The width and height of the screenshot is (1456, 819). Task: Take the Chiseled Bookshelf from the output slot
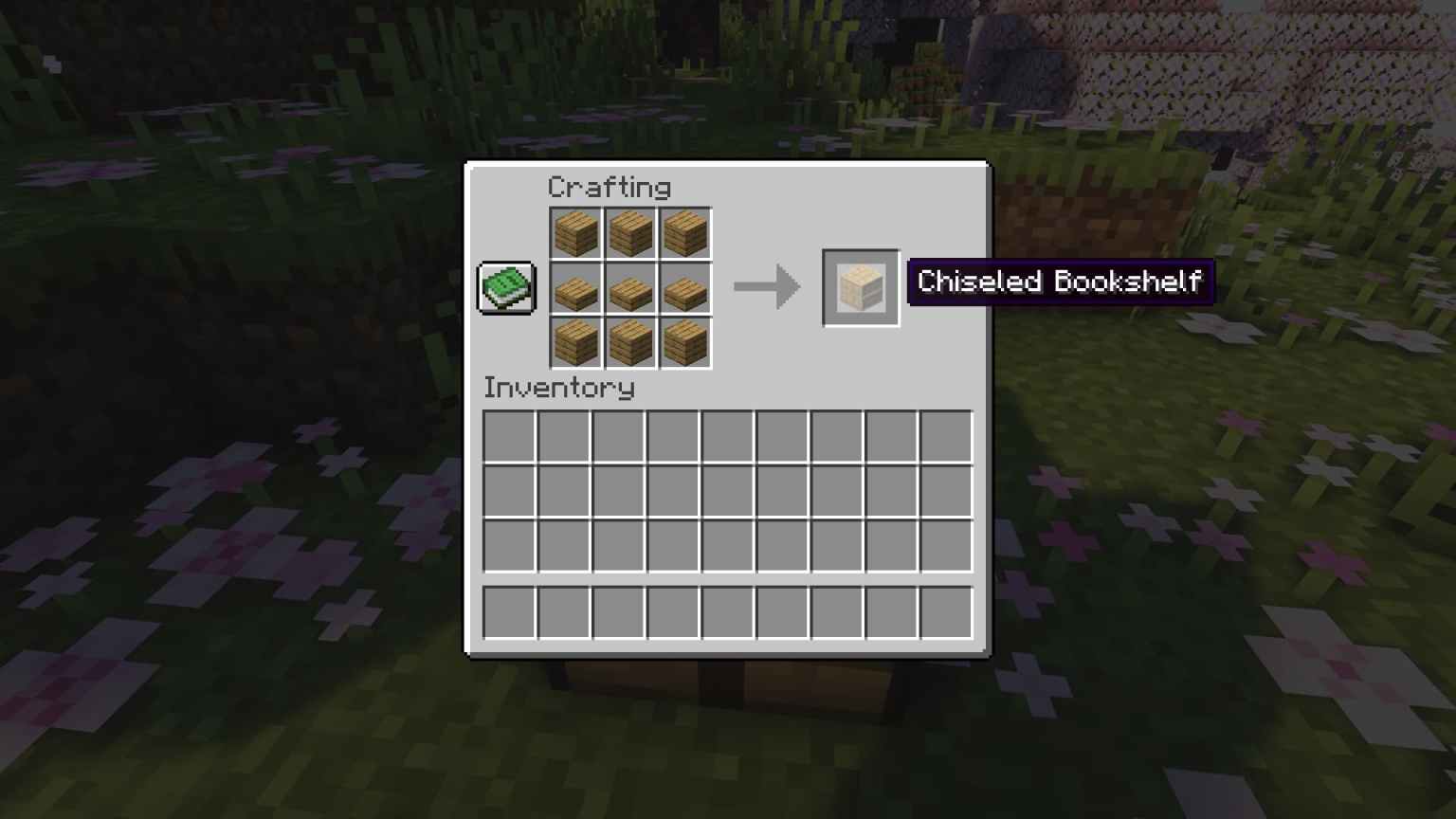(x=860, y=286)
